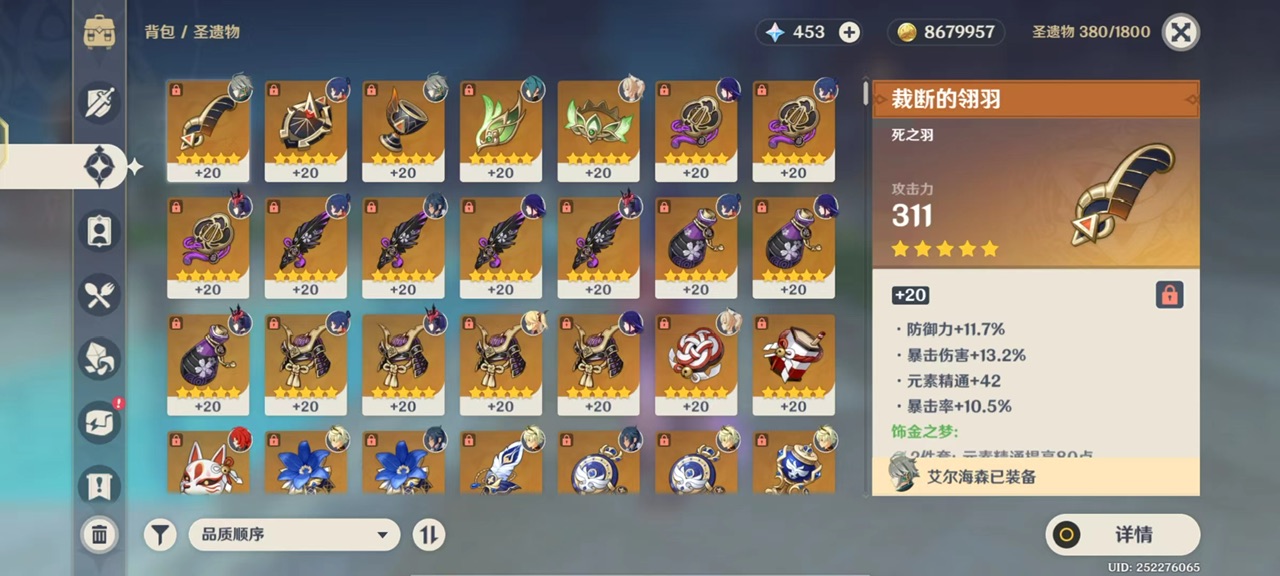Choose the blue and white feather artifact
The height and width of the screenshot is (576, 1280).
pos(500,466)
